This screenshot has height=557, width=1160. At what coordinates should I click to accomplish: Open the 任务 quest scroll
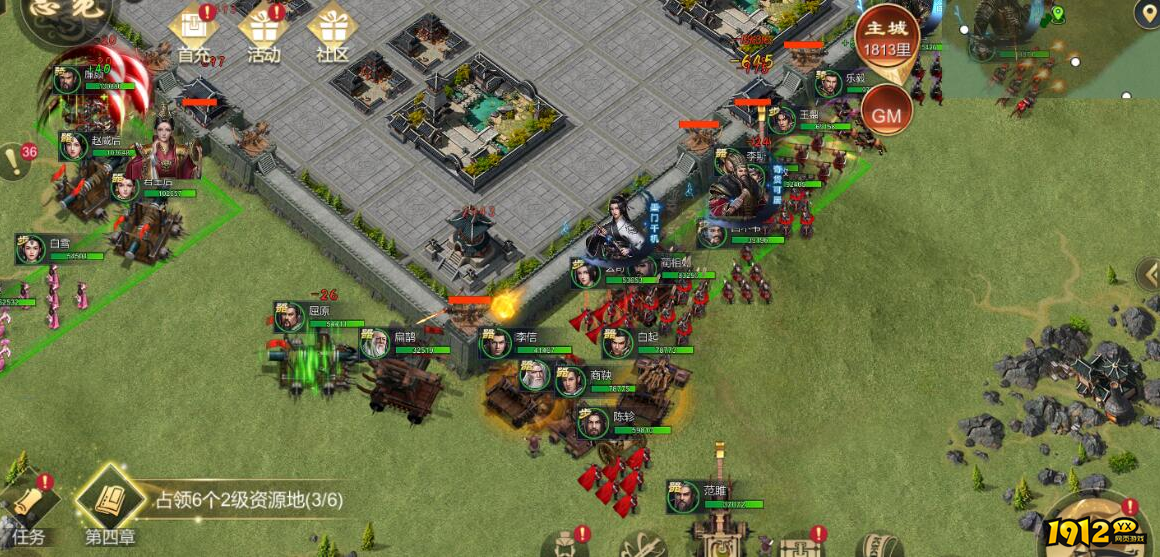pos(29,510)
